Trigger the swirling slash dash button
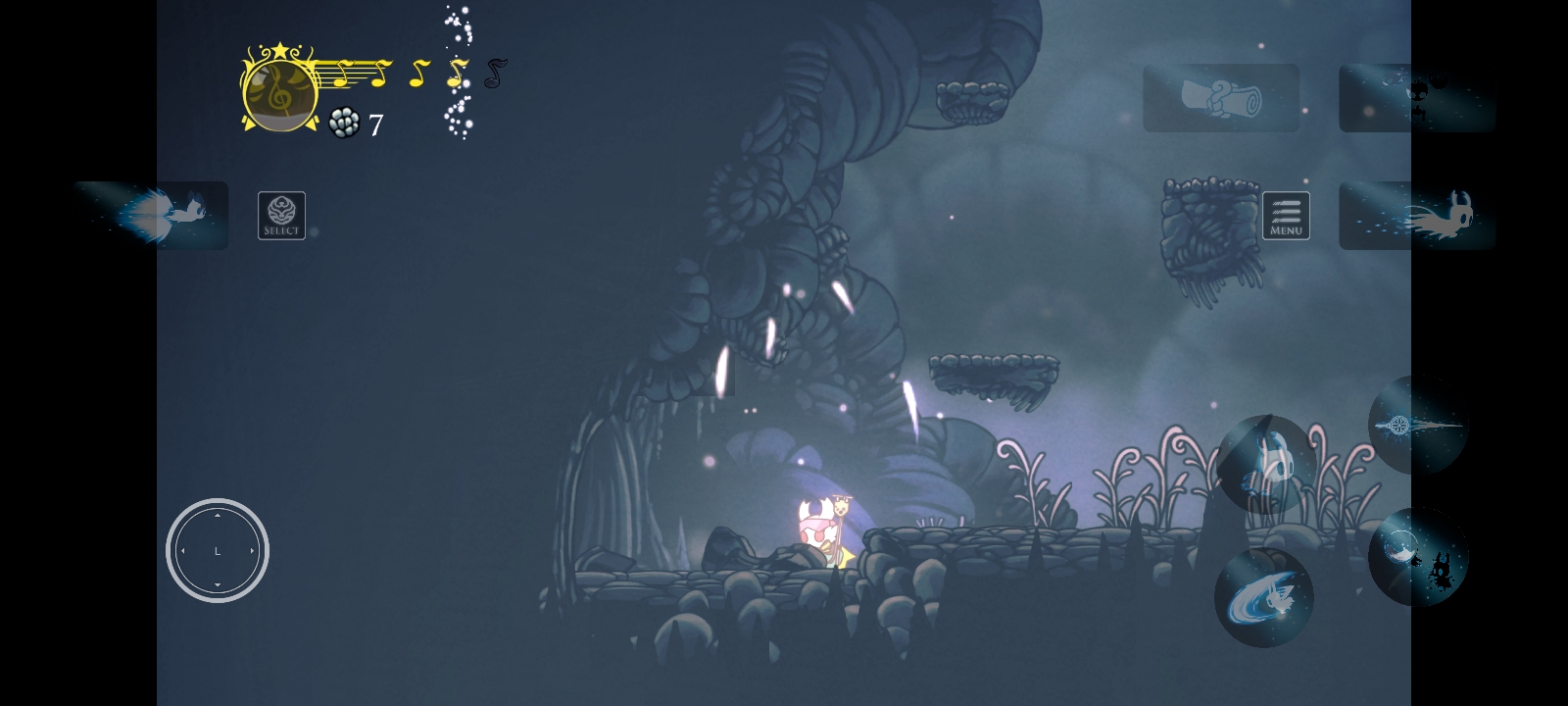This screenshot has height=706, width=1568. click(1263, 597)
